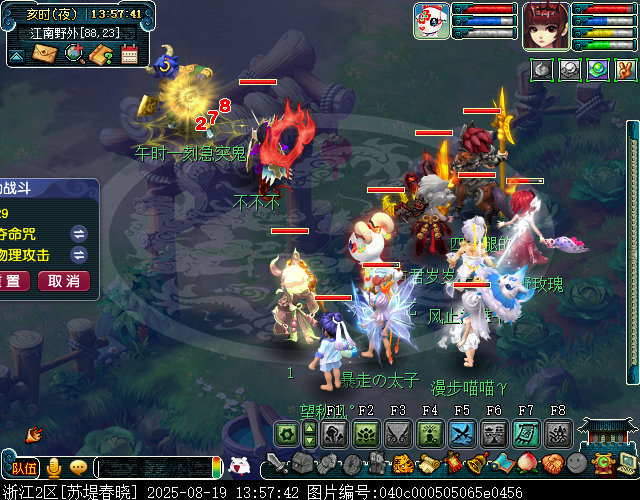Use the F5 blue crossed-swords skill
Screen dimensions: 640x500
(461, 433)
